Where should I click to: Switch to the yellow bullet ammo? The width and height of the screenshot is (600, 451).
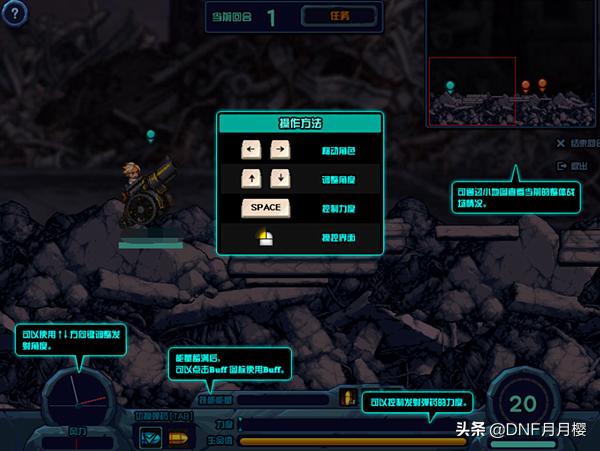click(178, 437)
